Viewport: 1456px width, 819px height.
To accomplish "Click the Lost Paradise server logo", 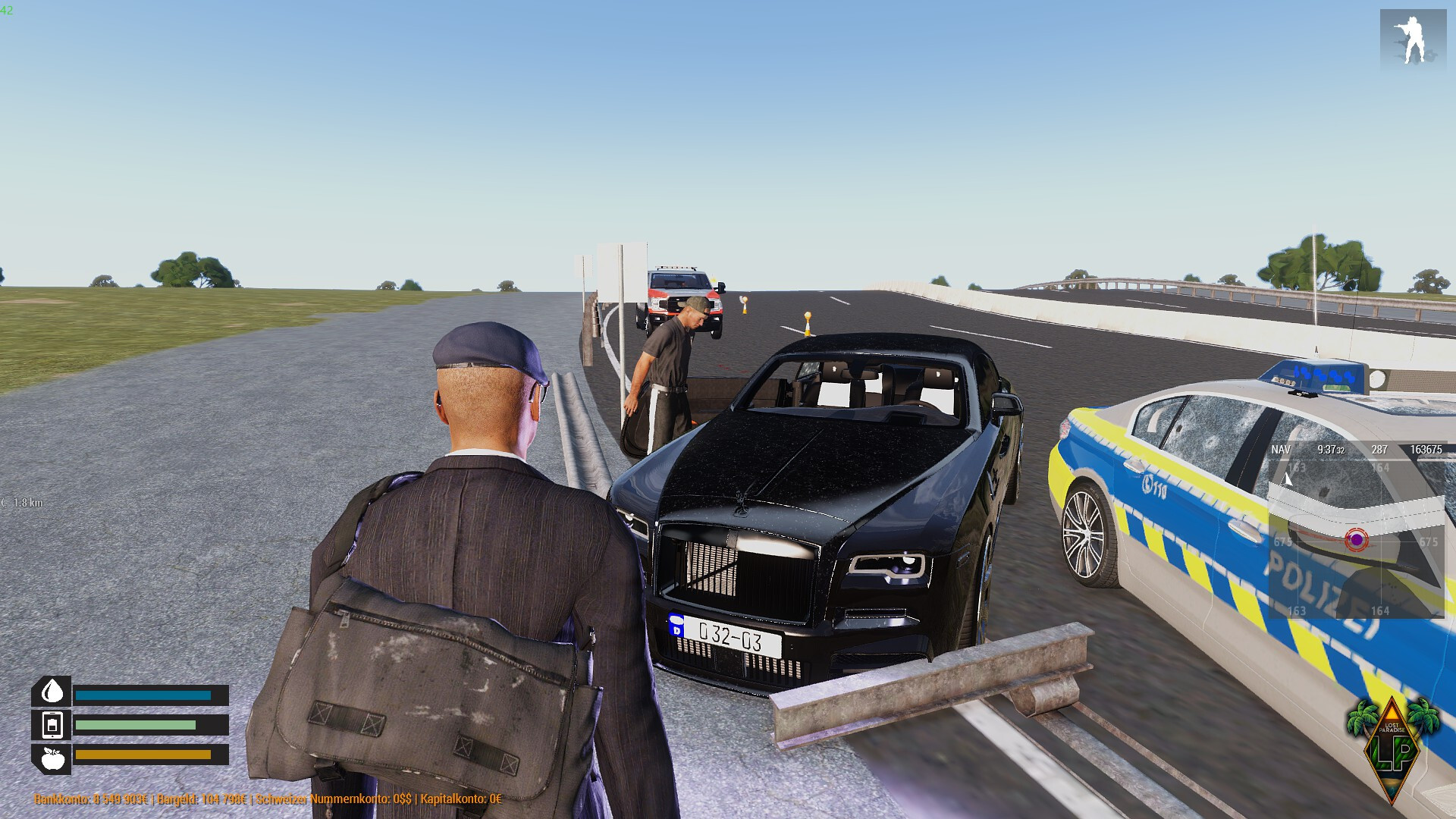I will coord(1393,748).
